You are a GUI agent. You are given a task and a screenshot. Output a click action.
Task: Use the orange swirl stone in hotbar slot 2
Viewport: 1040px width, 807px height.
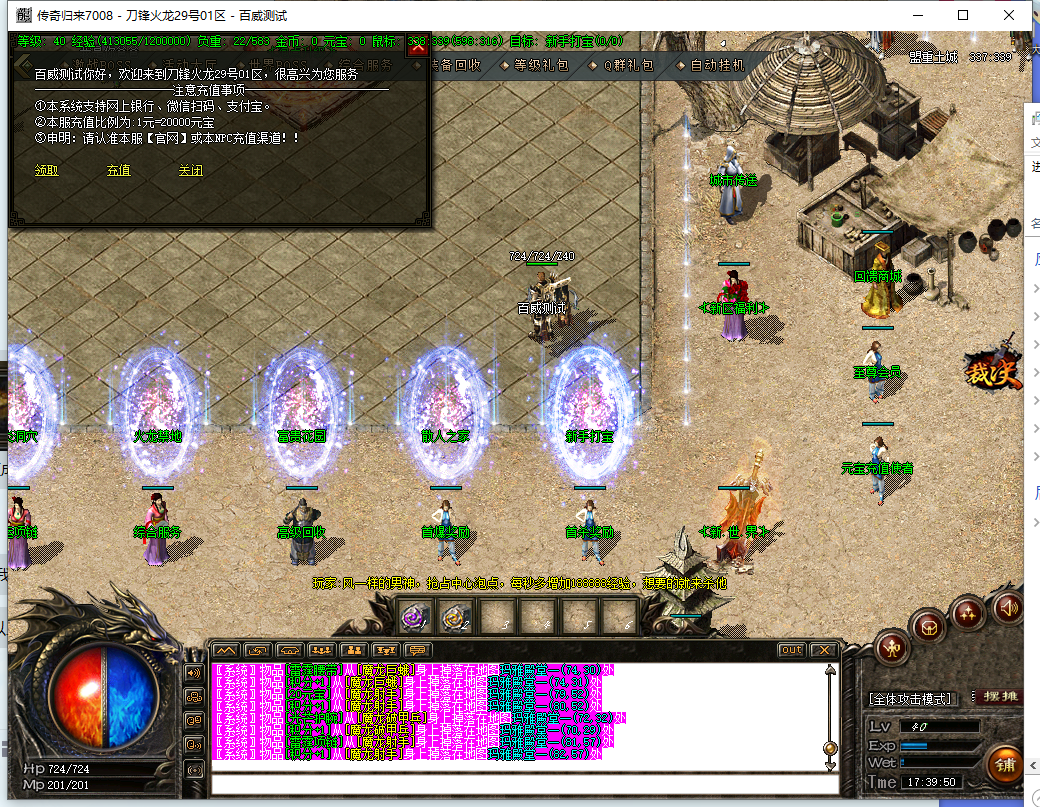pos(457,617)
